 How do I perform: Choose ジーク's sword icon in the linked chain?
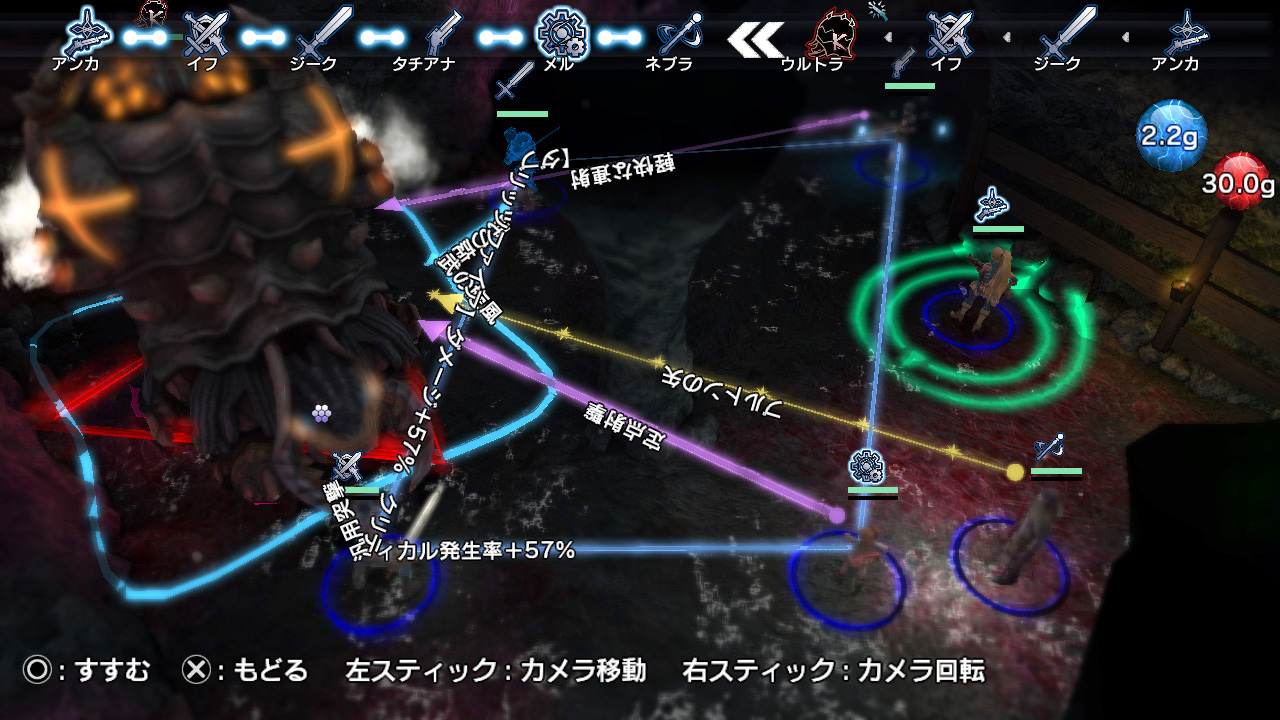coord(324,35)
